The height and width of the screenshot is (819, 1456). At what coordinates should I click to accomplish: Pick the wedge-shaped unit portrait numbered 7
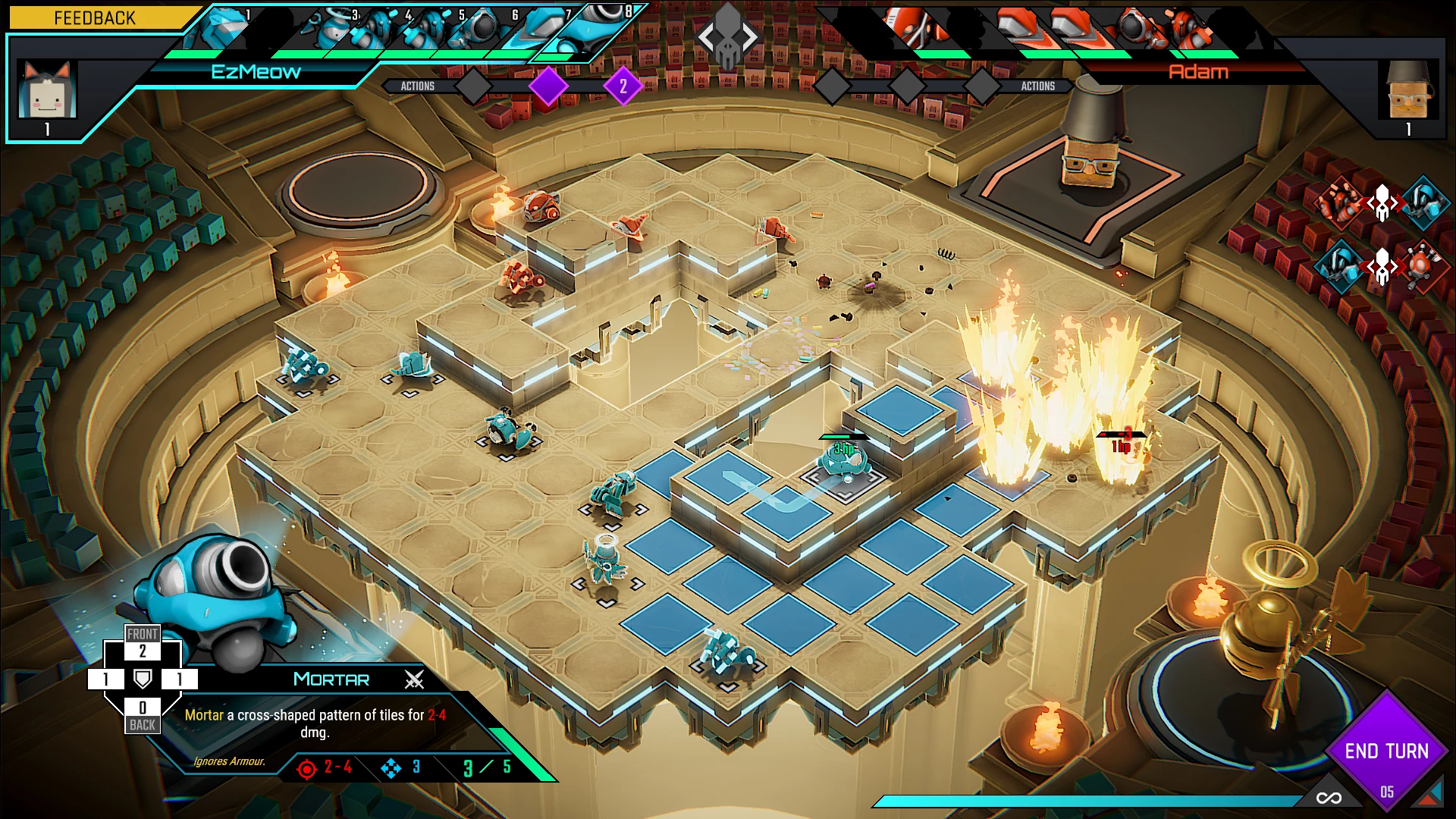point(544,29)
